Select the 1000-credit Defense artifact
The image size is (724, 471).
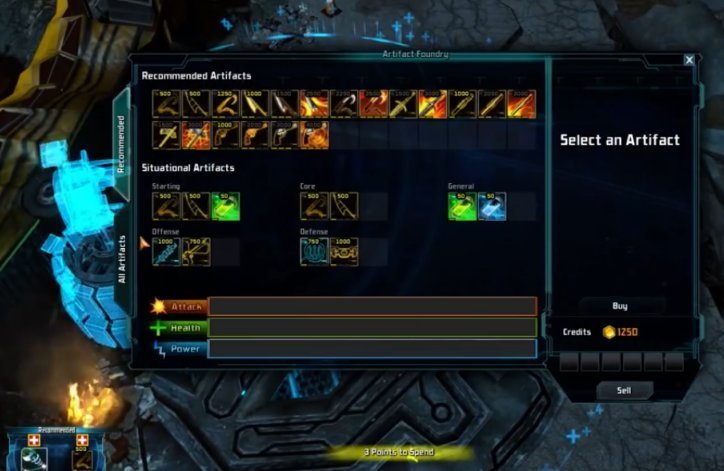(x=344, y=251)
